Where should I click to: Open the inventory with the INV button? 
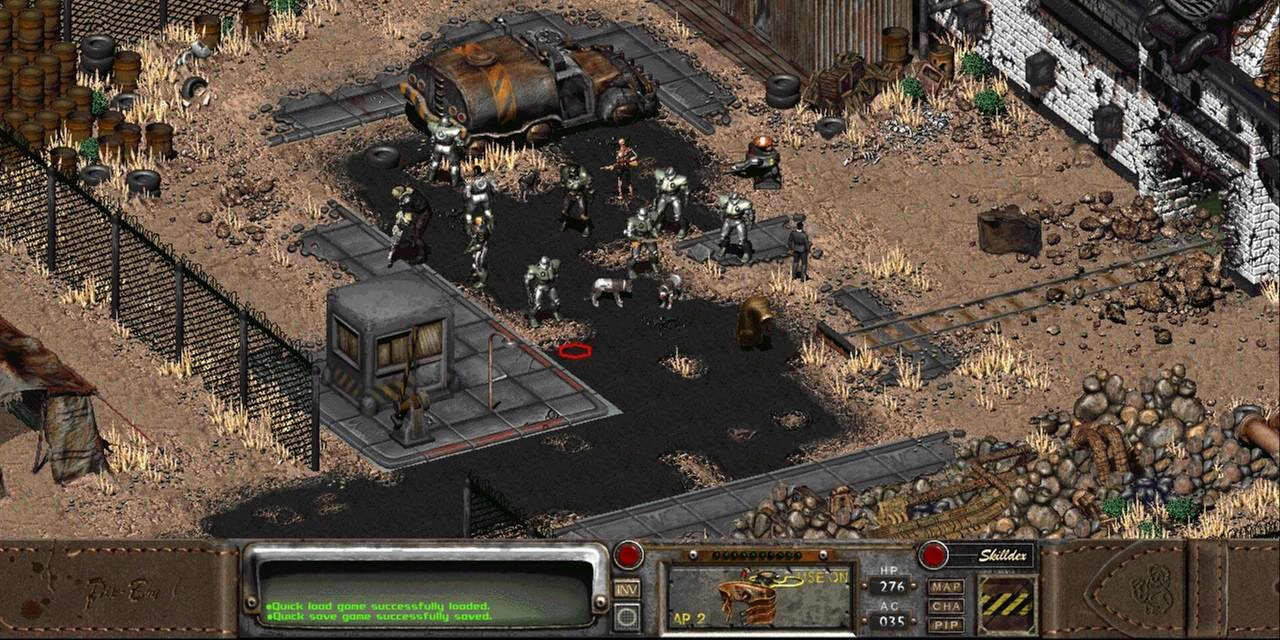[627, 590]
